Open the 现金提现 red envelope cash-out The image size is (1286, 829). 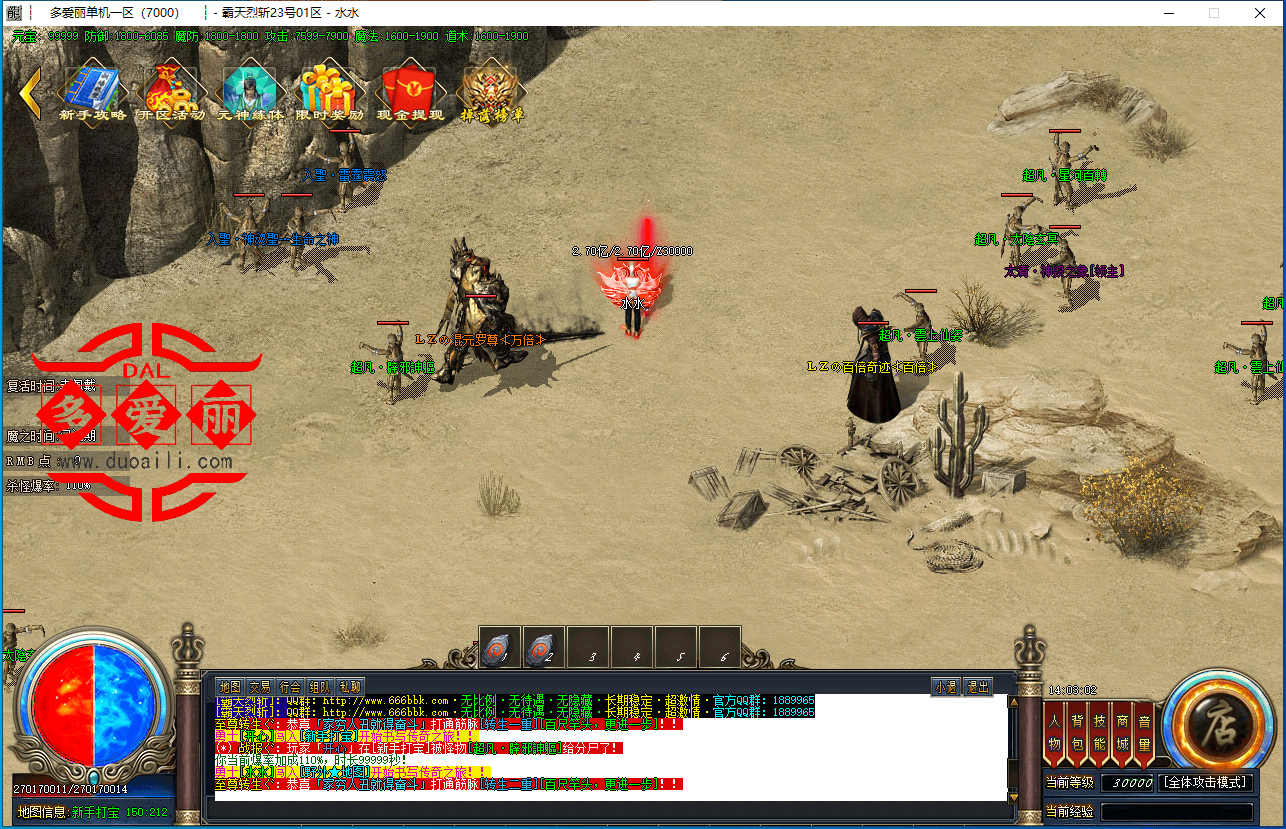410,91
